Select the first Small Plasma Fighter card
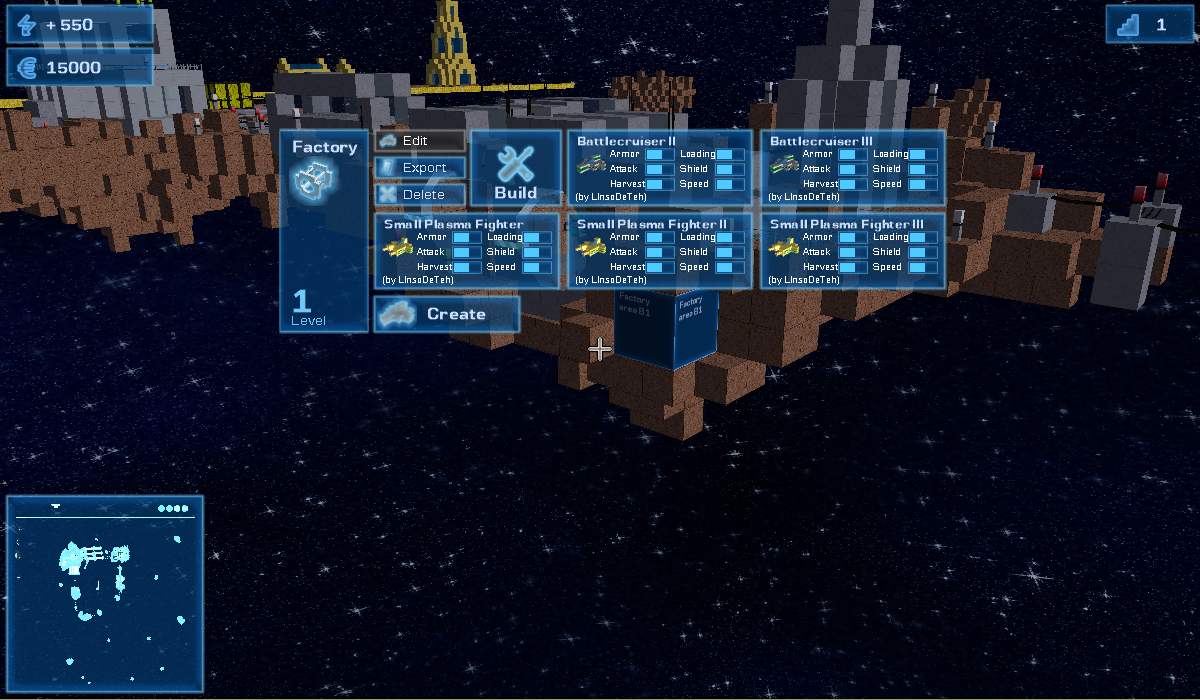Image resolution: width=1200 pixels, height=700 pixels. pos(467,251)
